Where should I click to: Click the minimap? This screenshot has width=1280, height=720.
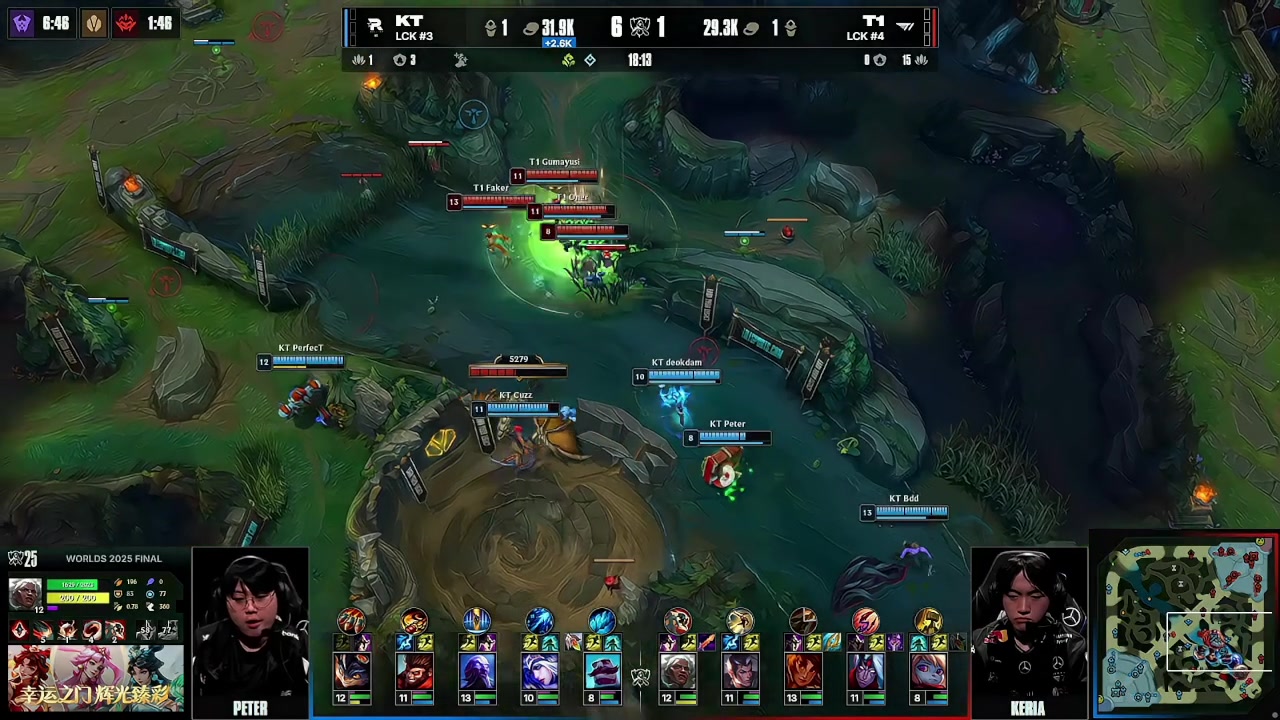pos(1185,626)
